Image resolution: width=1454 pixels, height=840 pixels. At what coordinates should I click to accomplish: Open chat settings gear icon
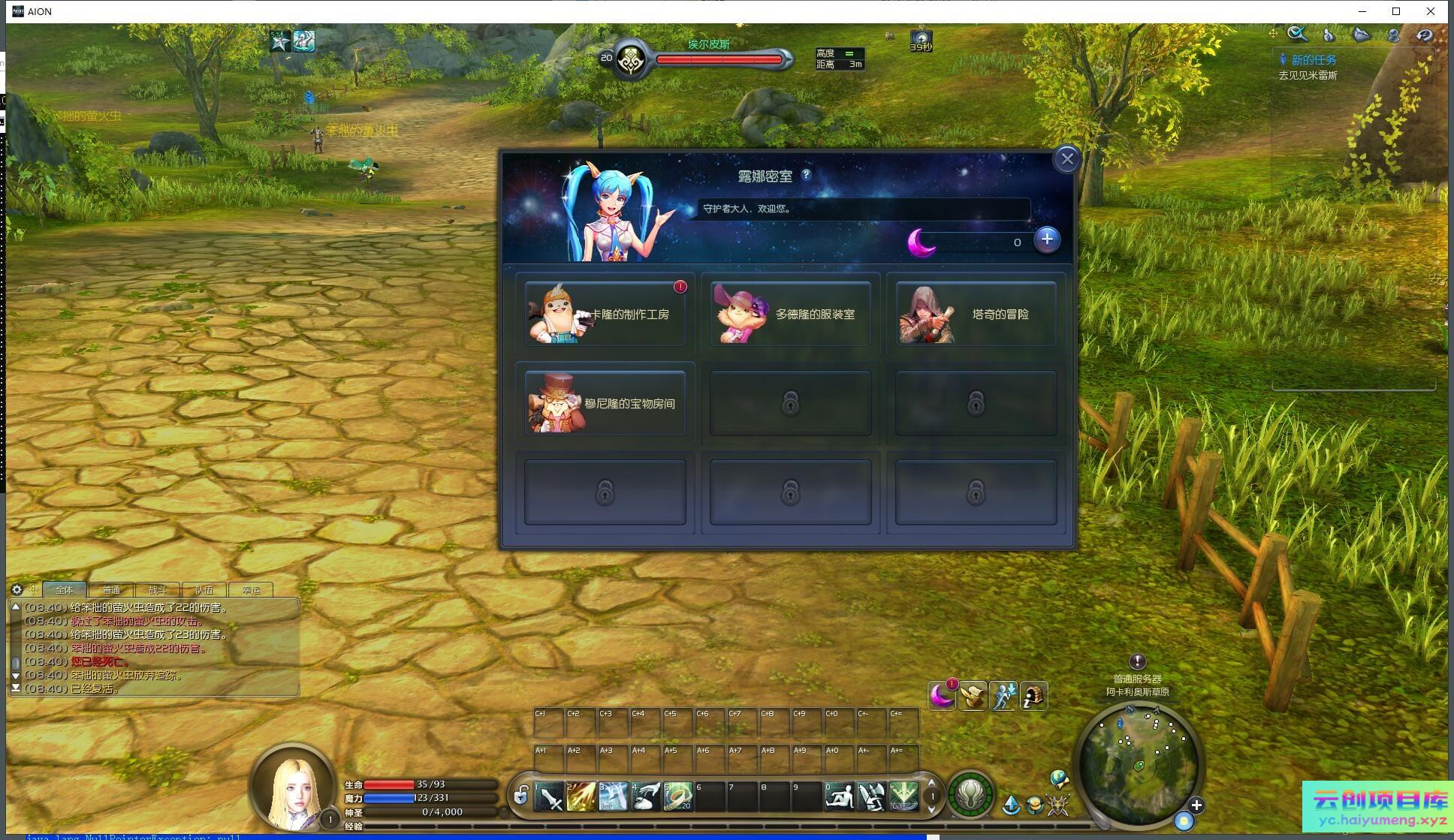click(17, 590)
